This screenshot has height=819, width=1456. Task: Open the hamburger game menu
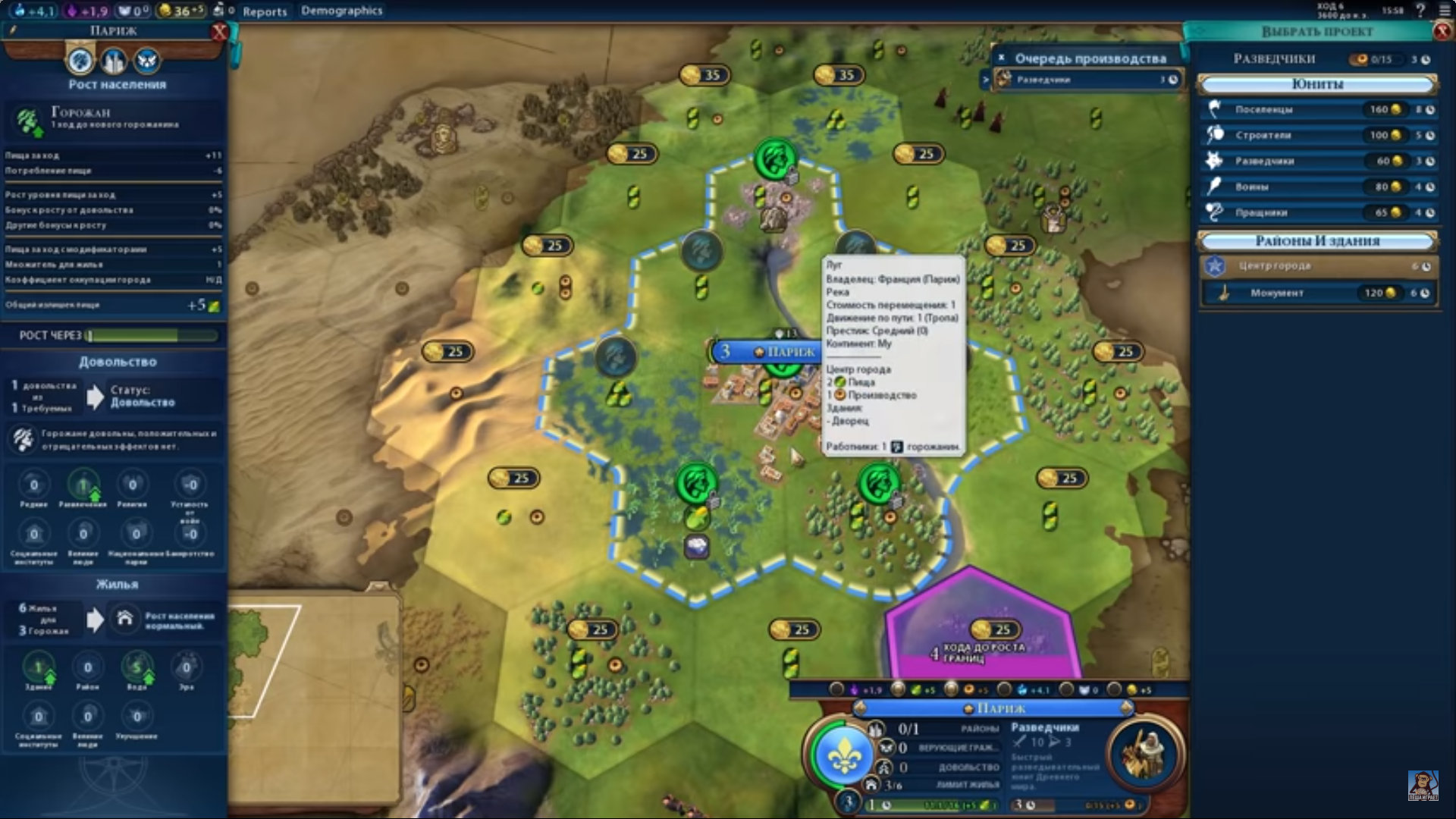pos(1445,11)
